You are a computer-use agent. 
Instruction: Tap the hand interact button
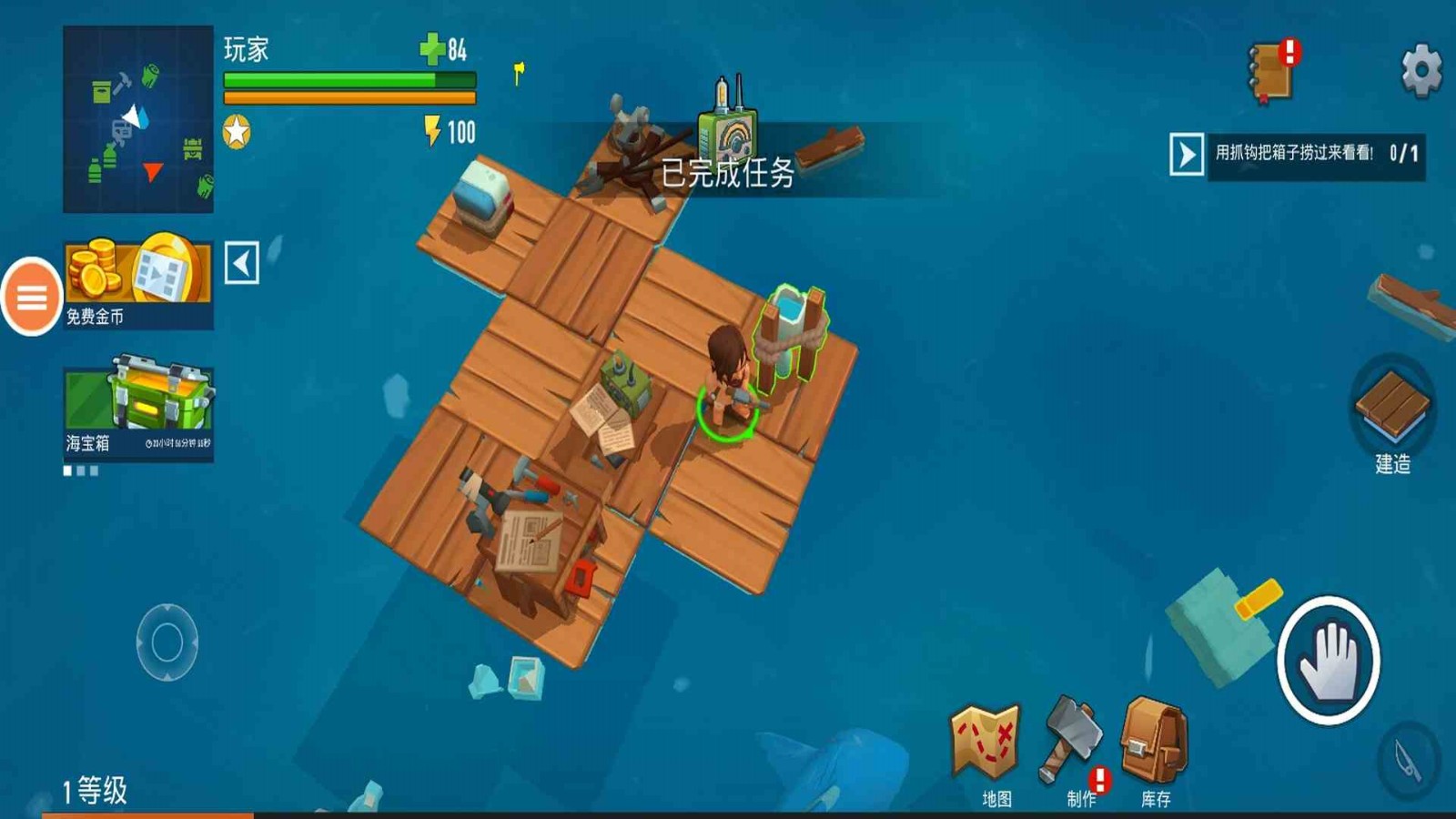tap(1328, 661)
